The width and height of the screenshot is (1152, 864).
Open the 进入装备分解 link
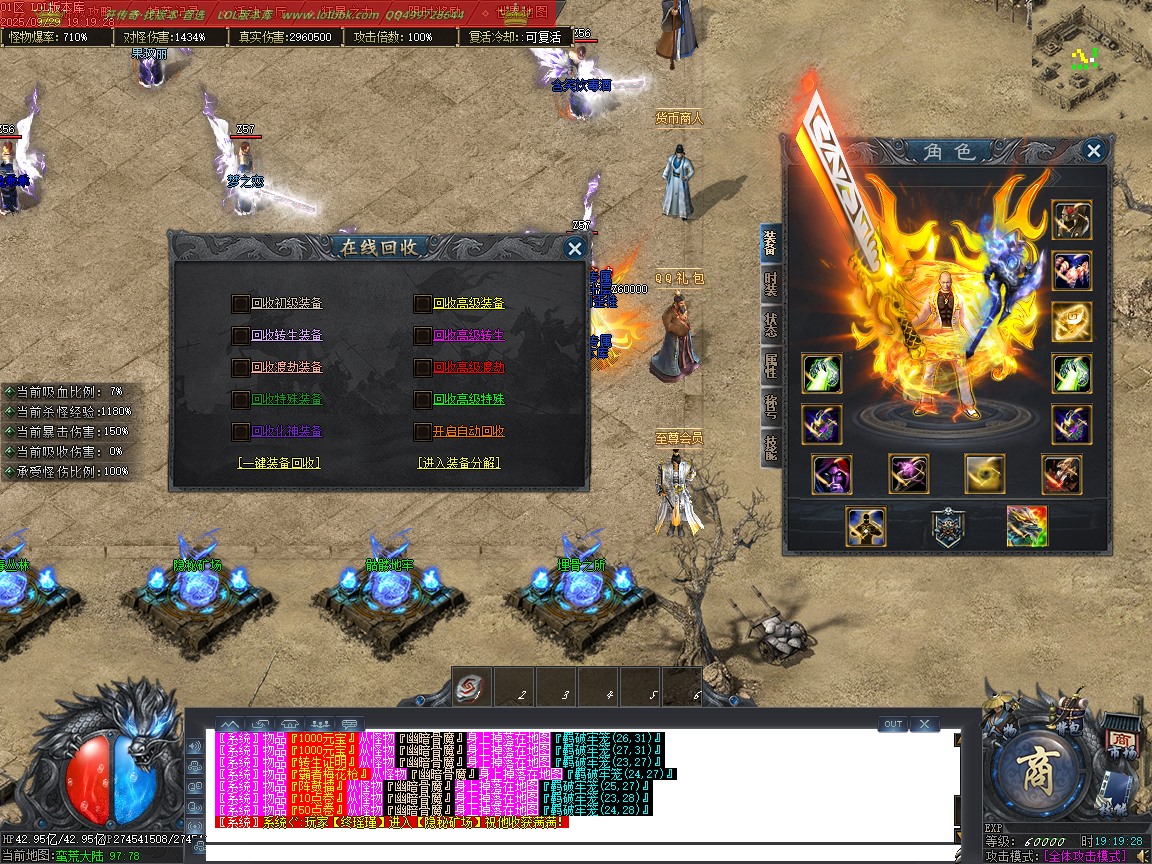(459, 463)
